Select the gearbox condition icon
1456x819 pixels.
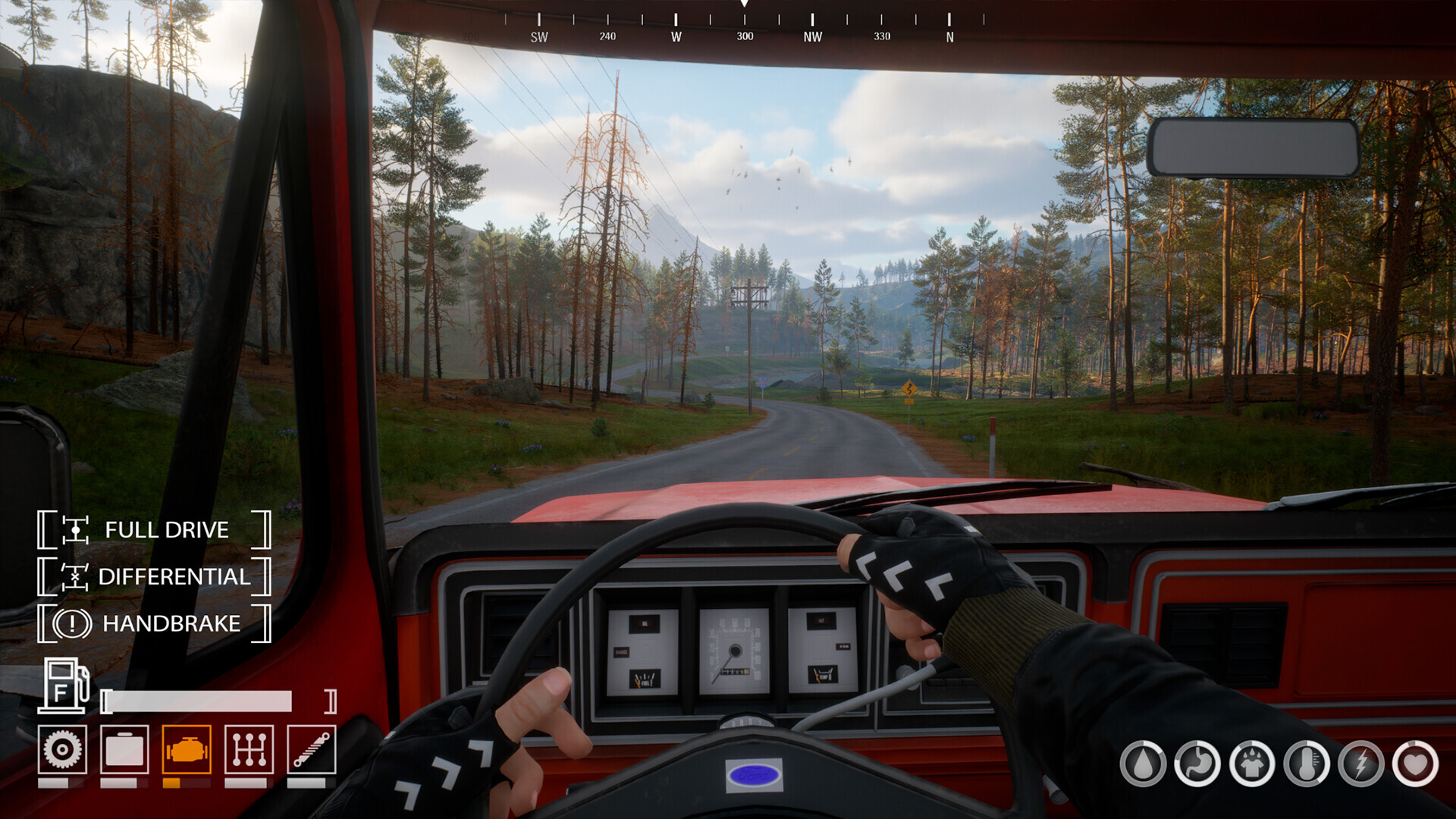[x=249, y=750]
